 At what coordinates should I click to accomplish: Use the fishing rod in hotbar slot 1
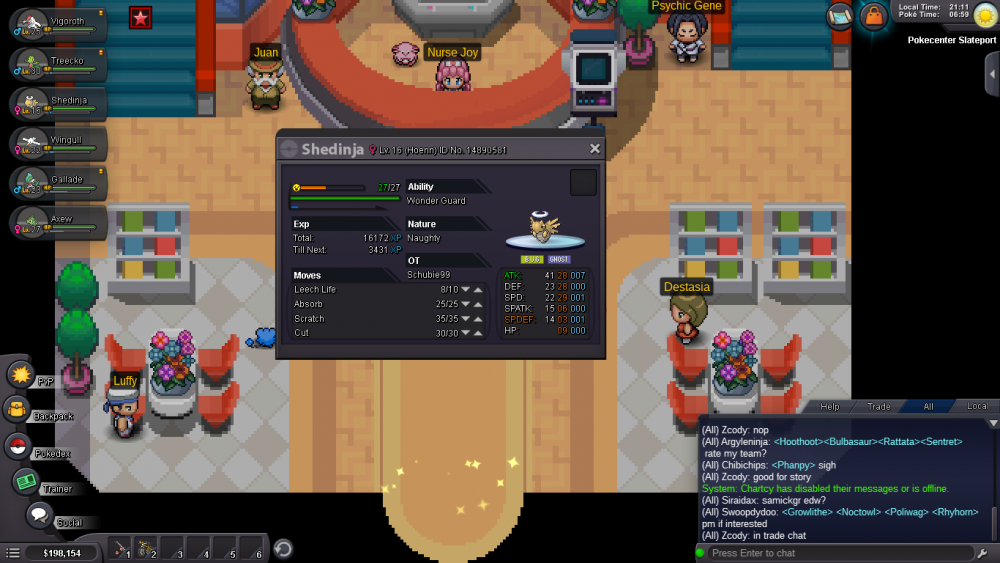tap(122, 549)
